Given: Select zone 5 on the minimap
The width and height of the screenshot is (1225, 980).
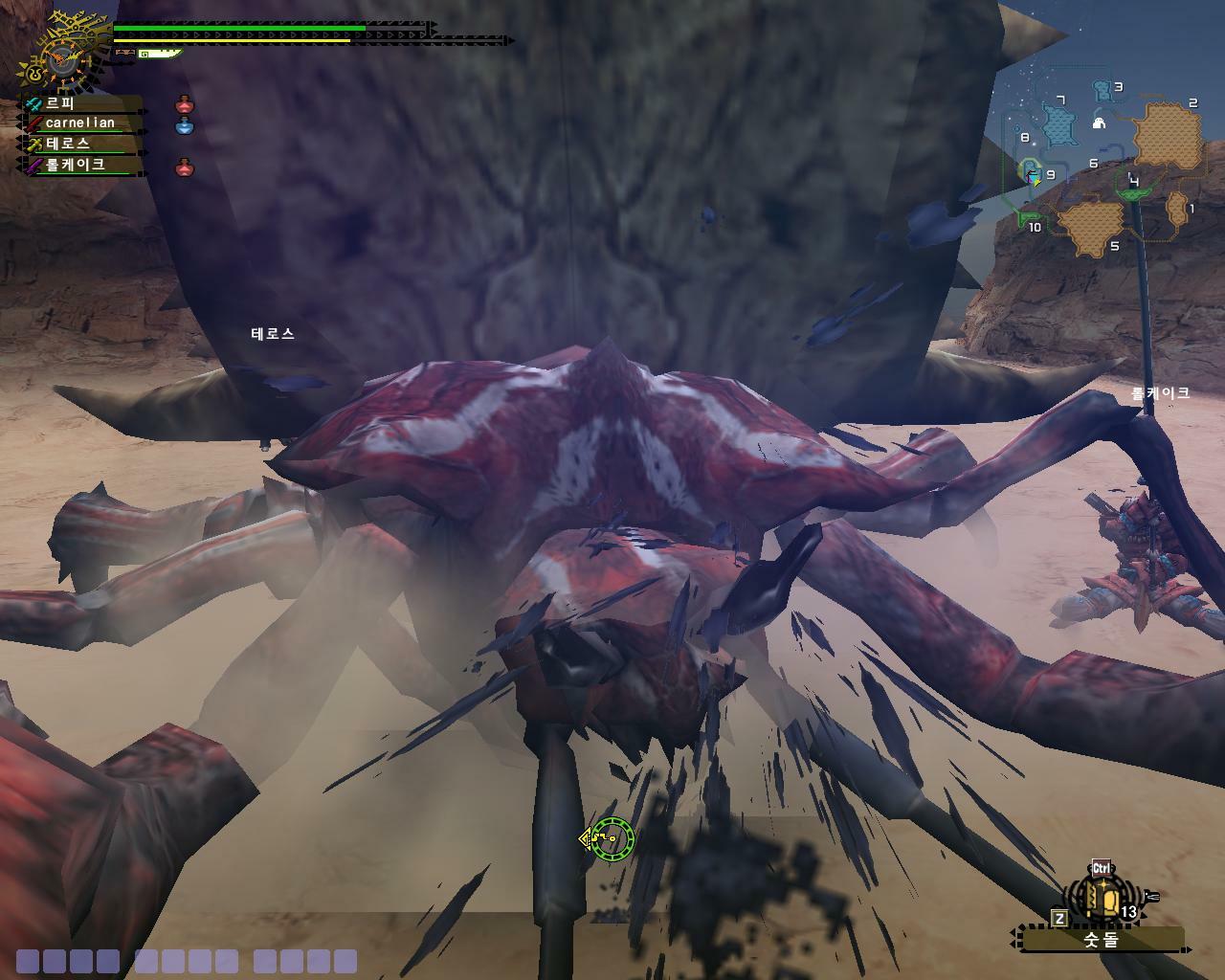Looking at the screenshot, I should 1089,225.
